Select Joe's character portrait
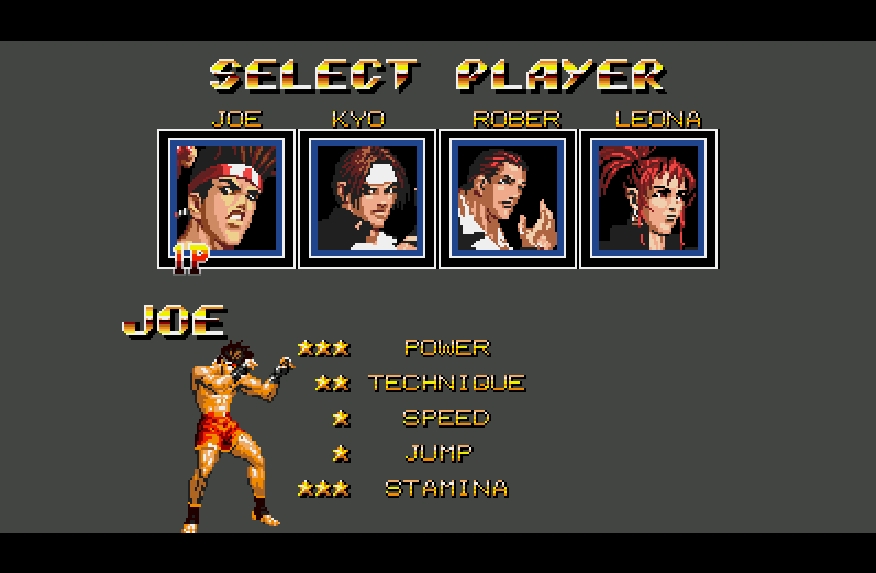The image size is (876, 573). point(226,198)
